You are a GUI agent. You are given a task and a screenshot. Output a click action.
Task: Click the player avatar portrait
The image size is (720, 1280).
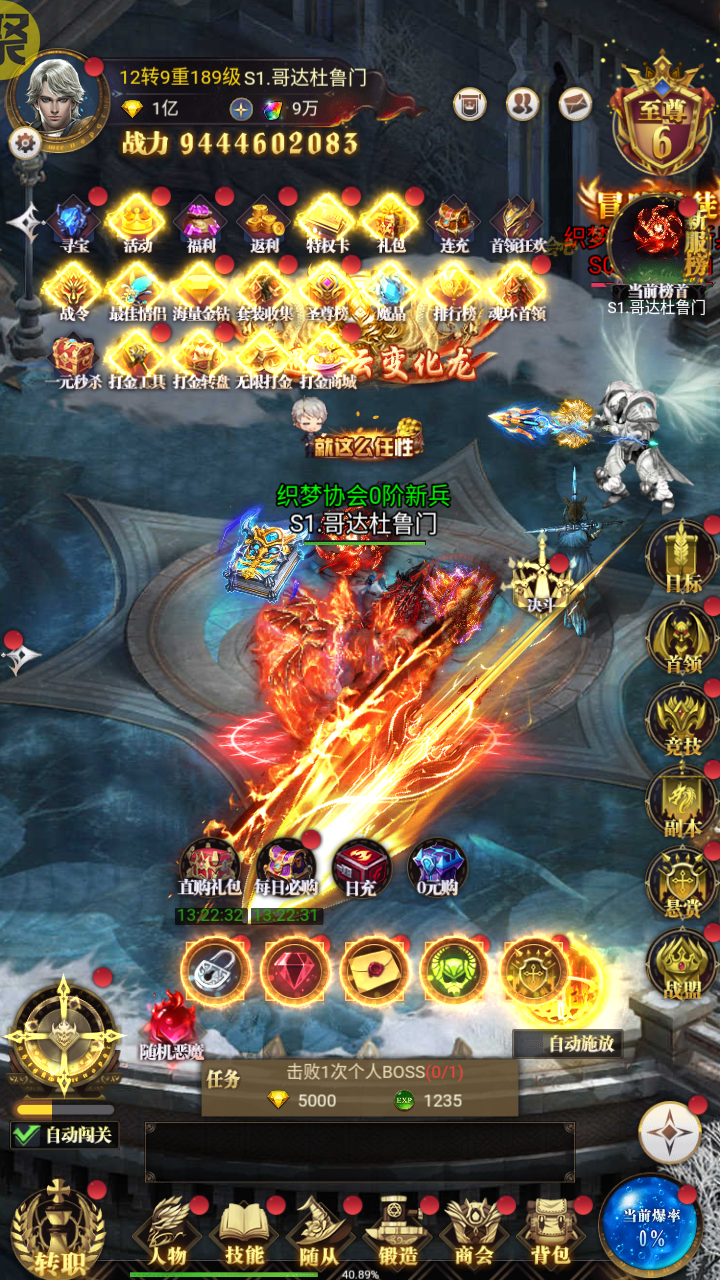(56, 92)
